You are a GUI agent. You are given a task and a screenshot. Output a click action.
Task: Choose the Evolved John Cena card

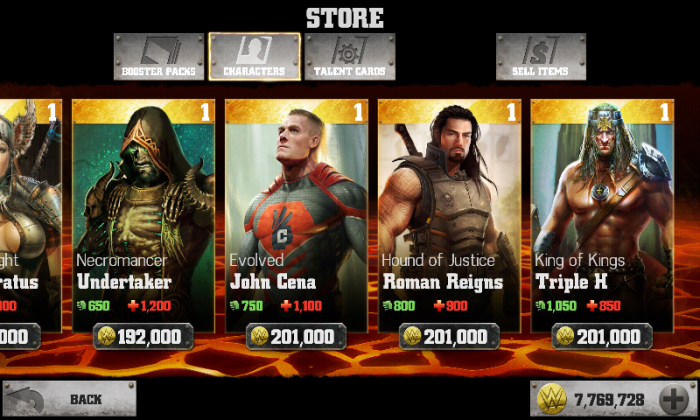296,210
